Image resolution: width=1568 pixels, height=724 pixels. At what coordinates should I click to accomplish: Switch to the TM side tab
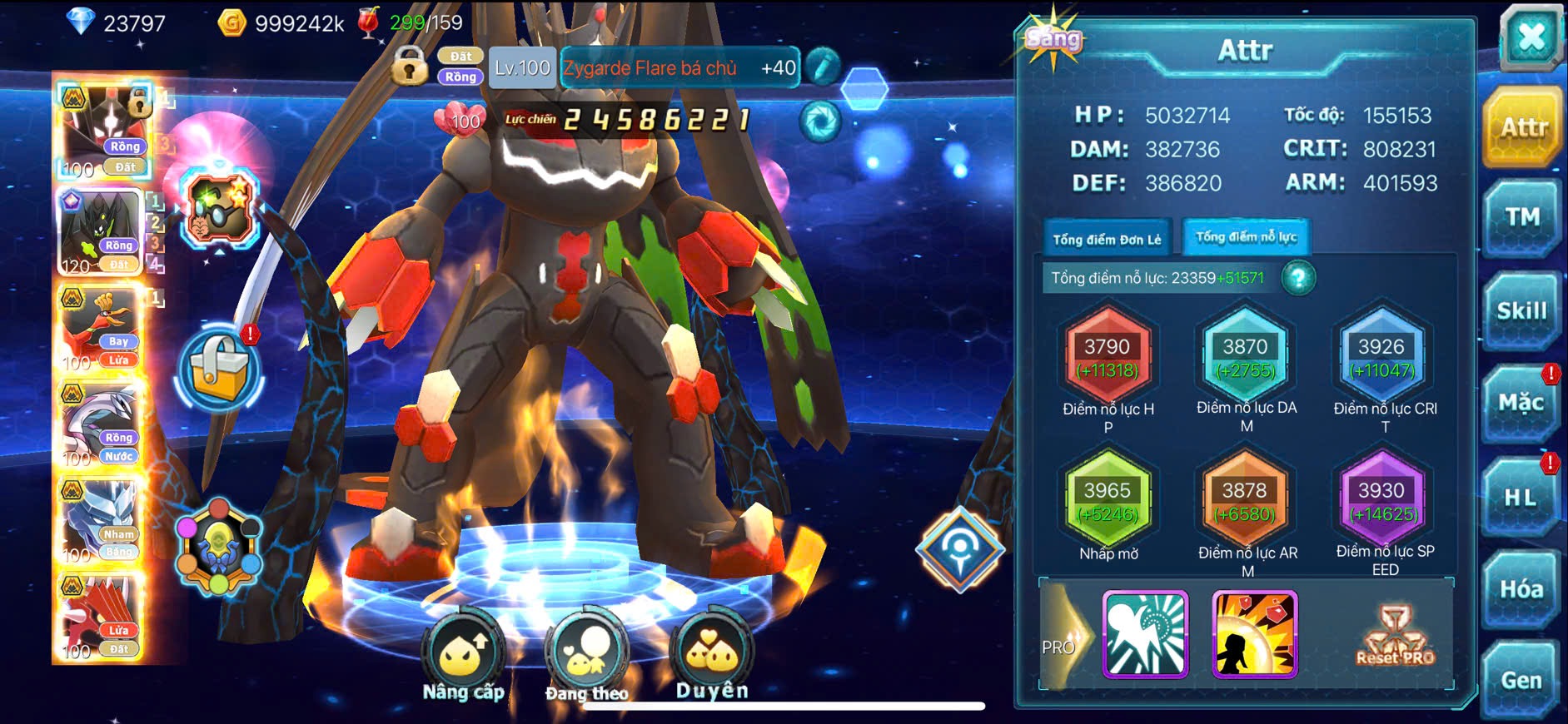[1522, 218]
